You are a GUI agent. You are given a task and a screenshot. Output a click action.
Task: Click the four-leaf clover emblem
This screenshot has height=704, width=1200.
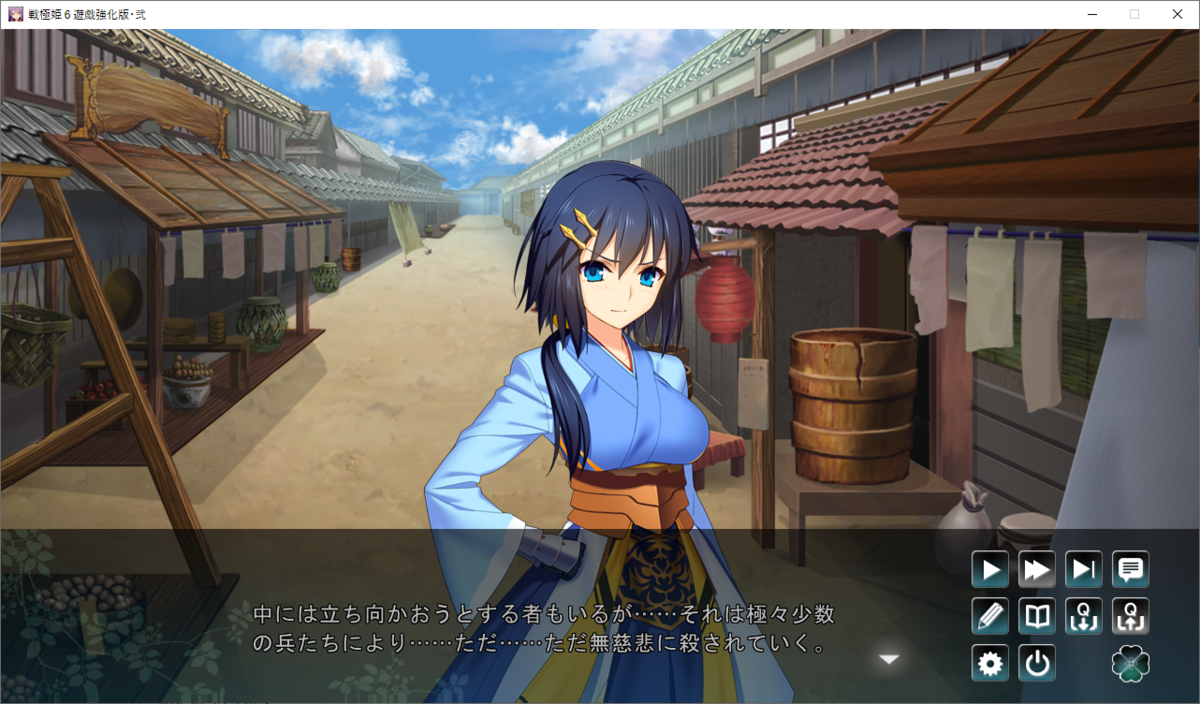click(x=1131, y=663)
